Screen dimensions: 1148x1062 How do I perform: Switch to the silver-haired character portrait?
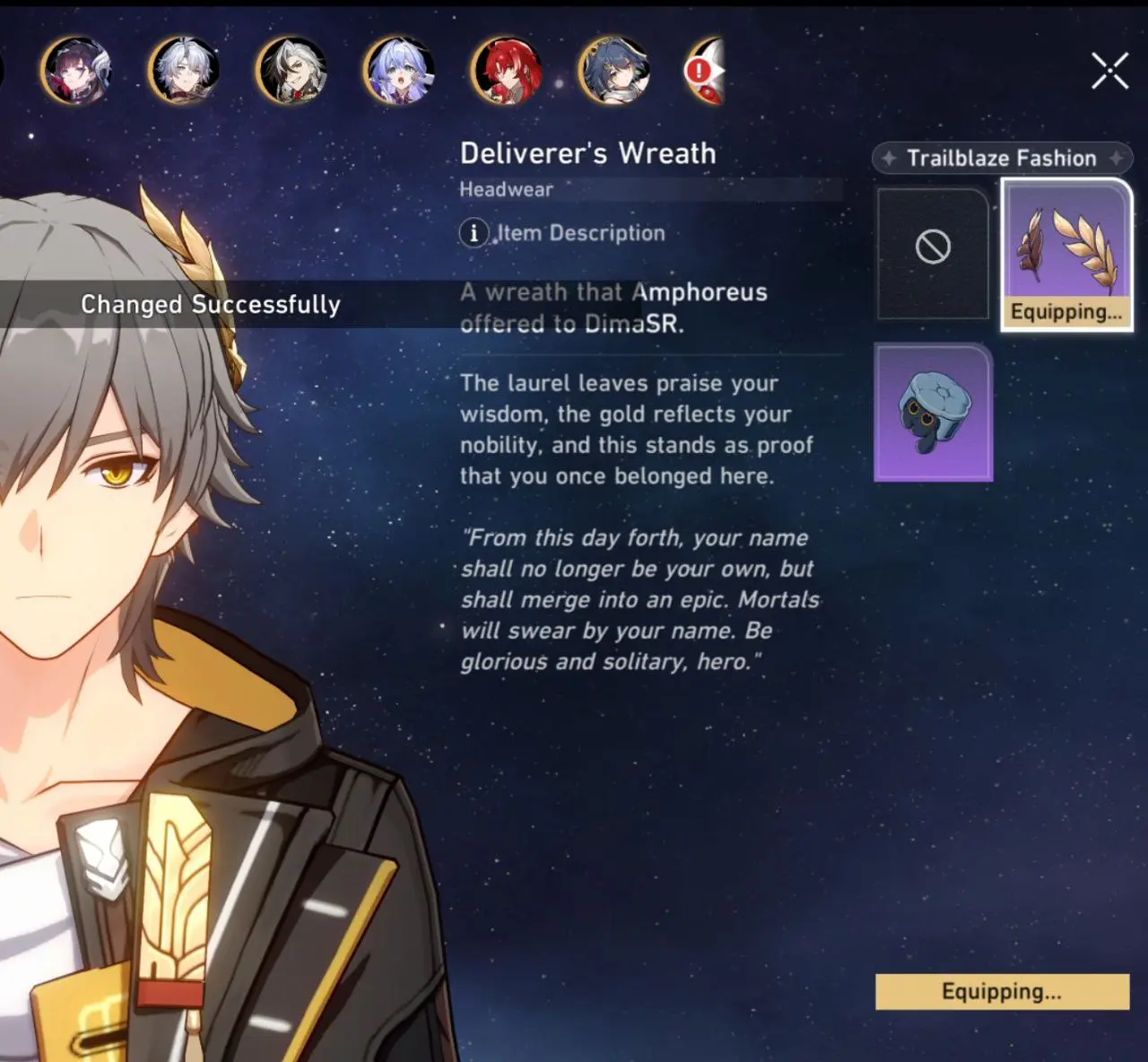[x=184, y=70]
